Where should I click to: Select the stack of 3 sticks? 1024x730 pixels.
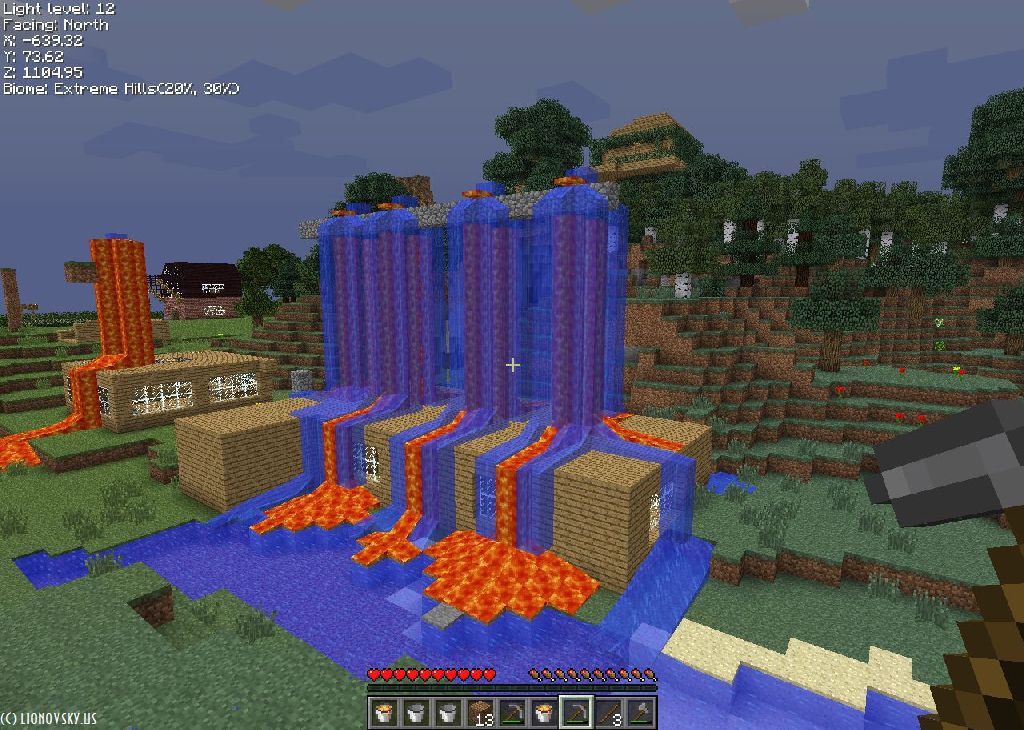point(609,712)
